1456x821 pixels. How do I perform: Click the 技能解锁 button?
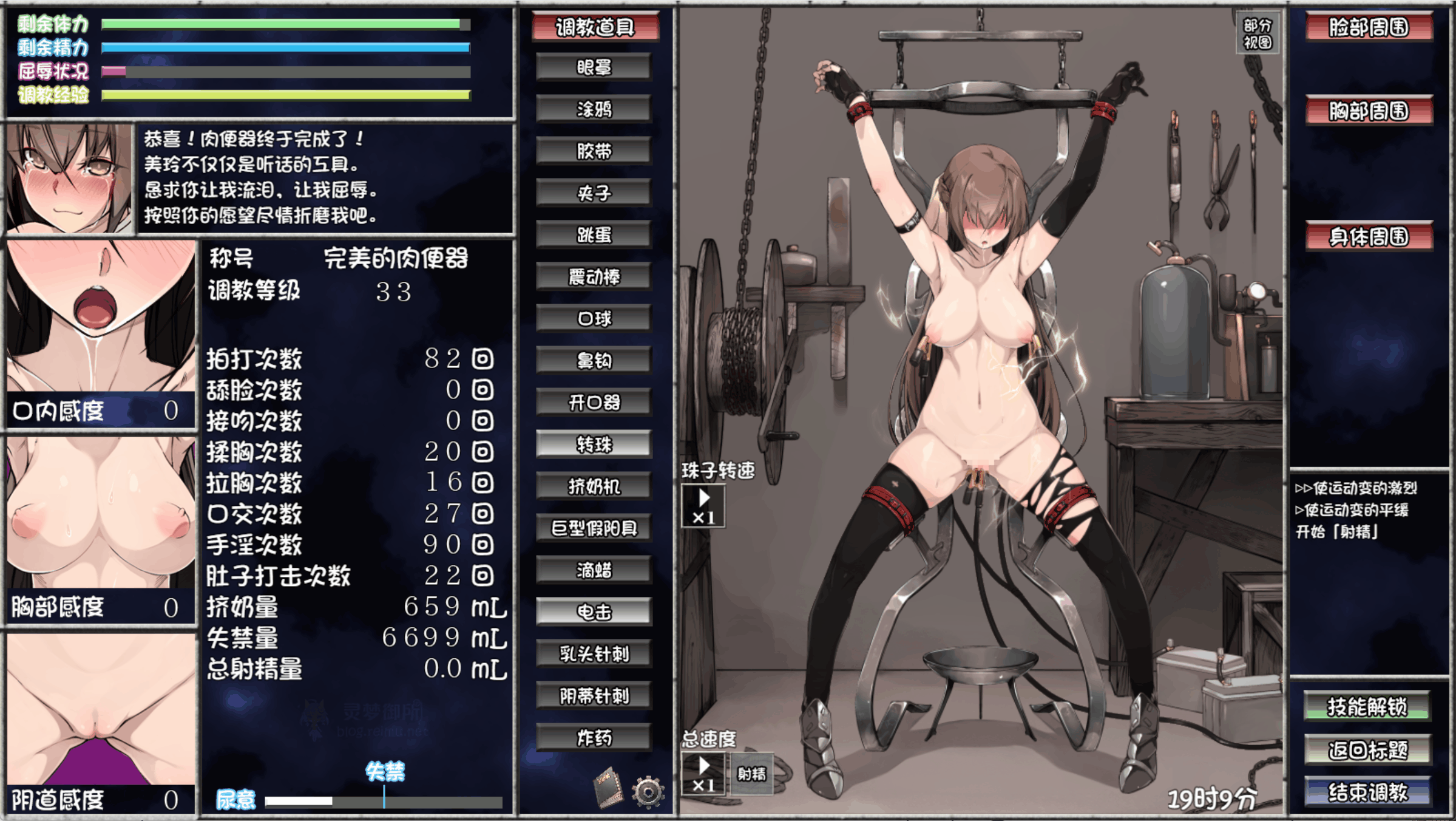1367,707
